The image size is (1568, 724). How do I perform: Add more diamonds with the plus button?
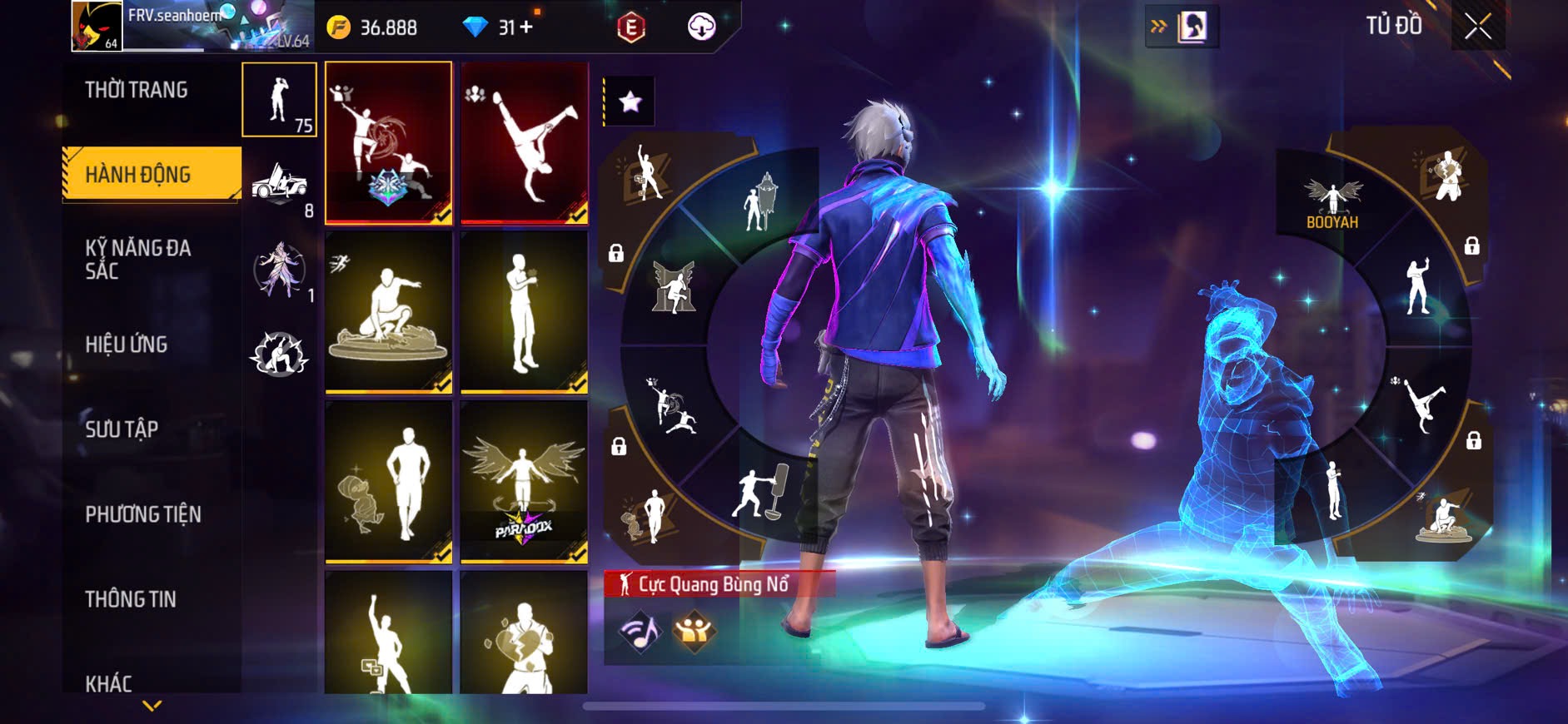526,27
